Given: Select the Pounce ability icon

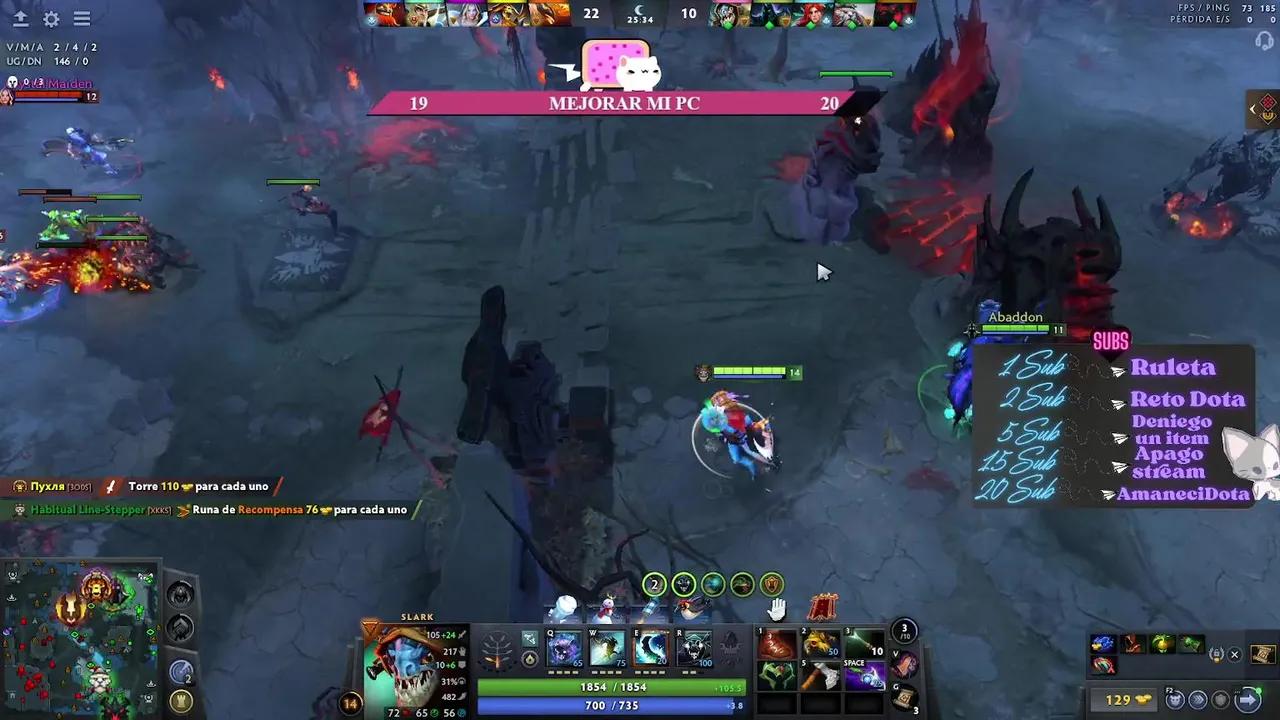Looking at the screenshot, I should point(606,650).
